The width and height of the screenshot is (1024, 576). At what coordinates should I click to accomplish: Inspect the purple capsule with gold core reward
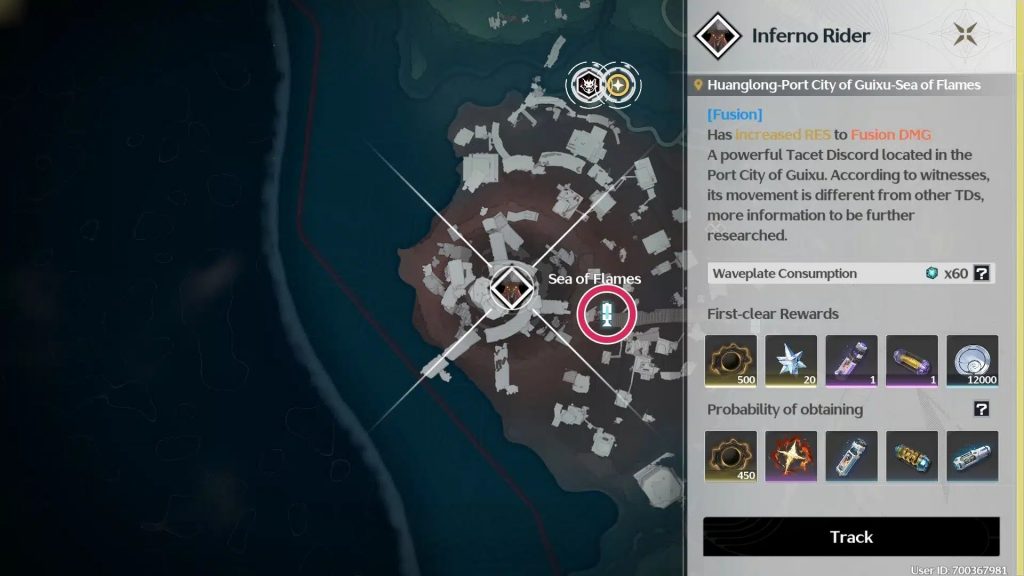[x=912, y=361]
